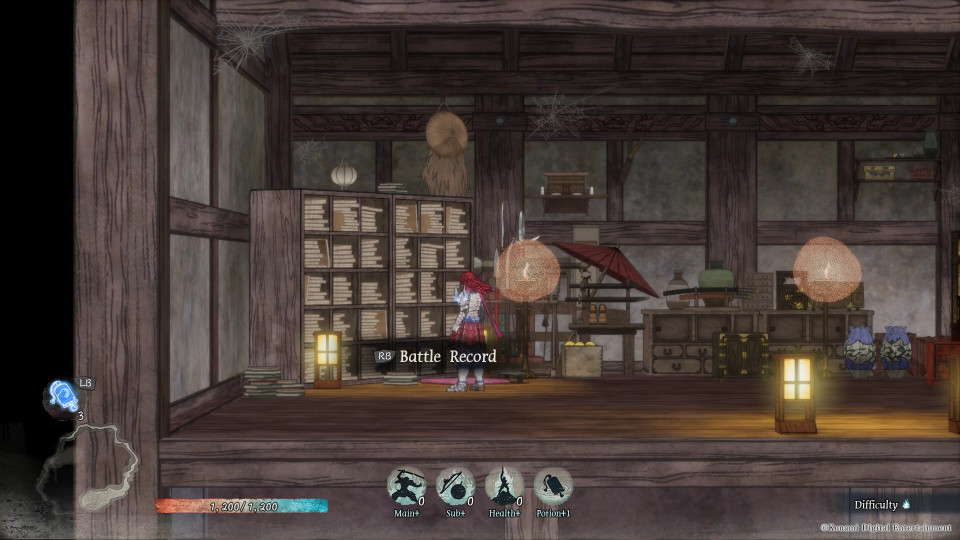Select the blue healing potion icon

[x=61, y=396]
